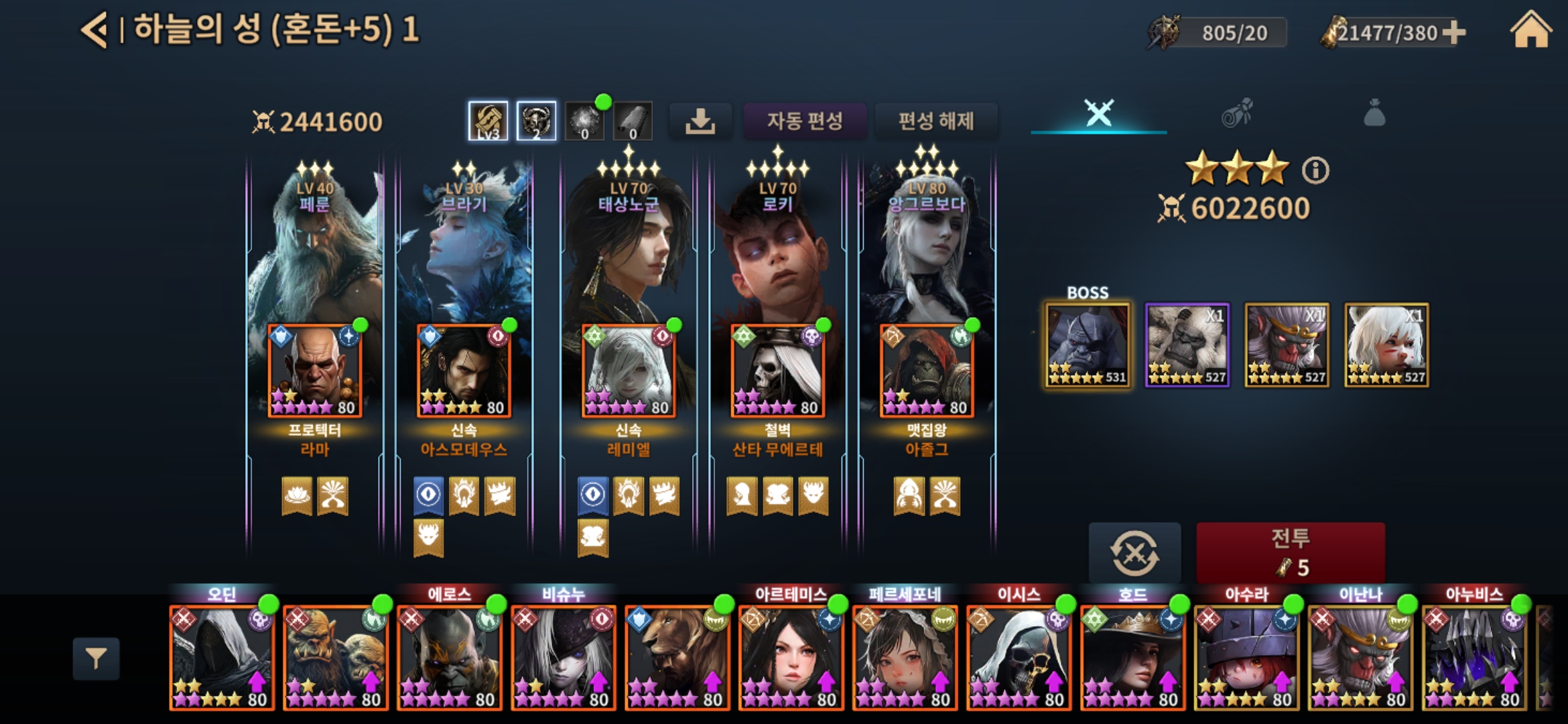
Task: Add more scrolls with the plus button
Action: tap(1453, 32)
